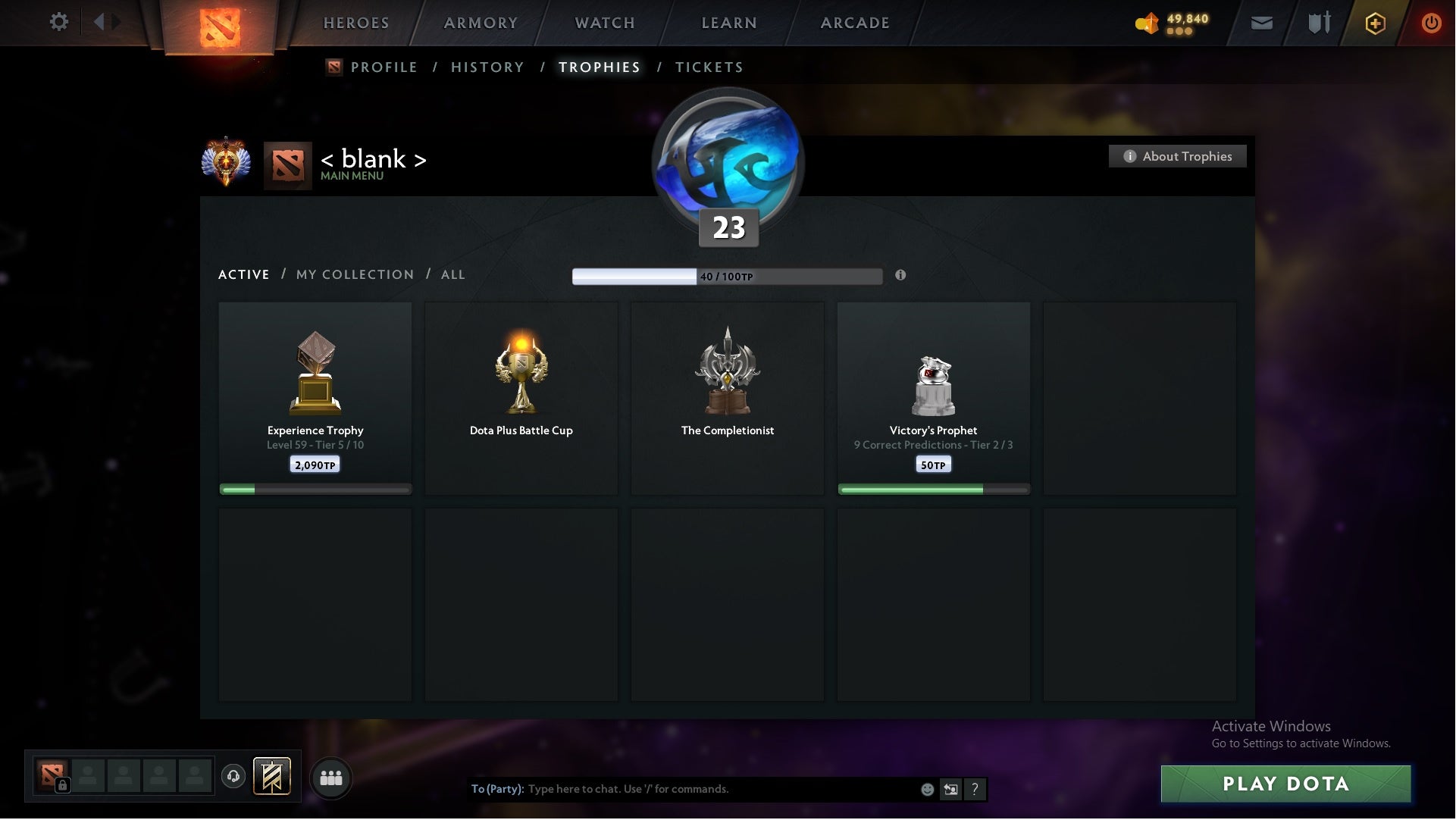Switch to the HISTORY tab
This screenshot has width=1456, height=820.
(487, 67)
